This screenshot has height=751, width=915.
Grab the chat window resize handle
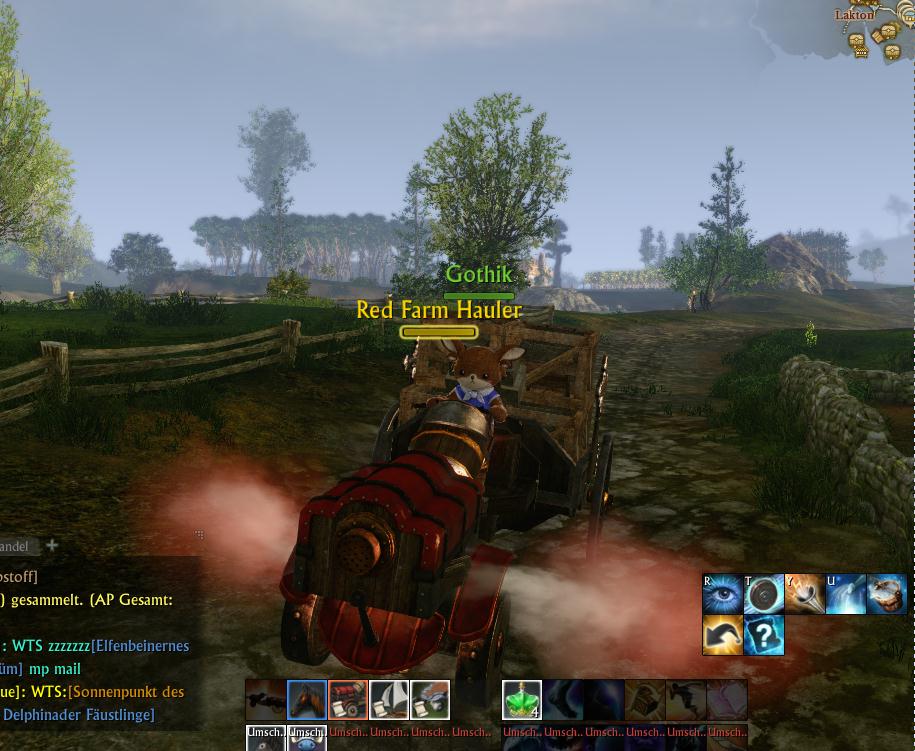pyautogui.click(x=199, y=535)
